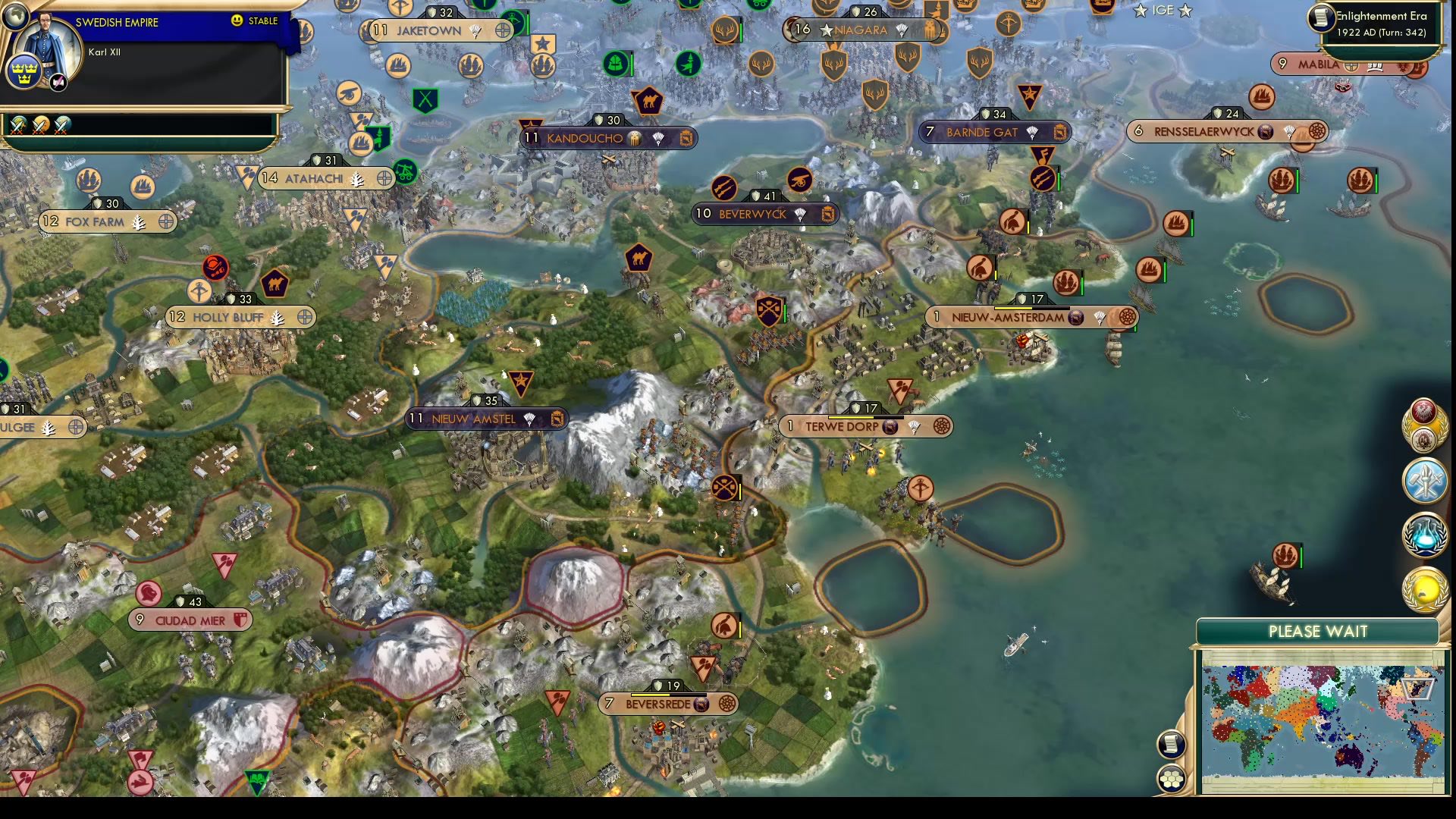Click the Please Wait banner
This screenshot has width=1456, height=819.
tap(1317, 631)
